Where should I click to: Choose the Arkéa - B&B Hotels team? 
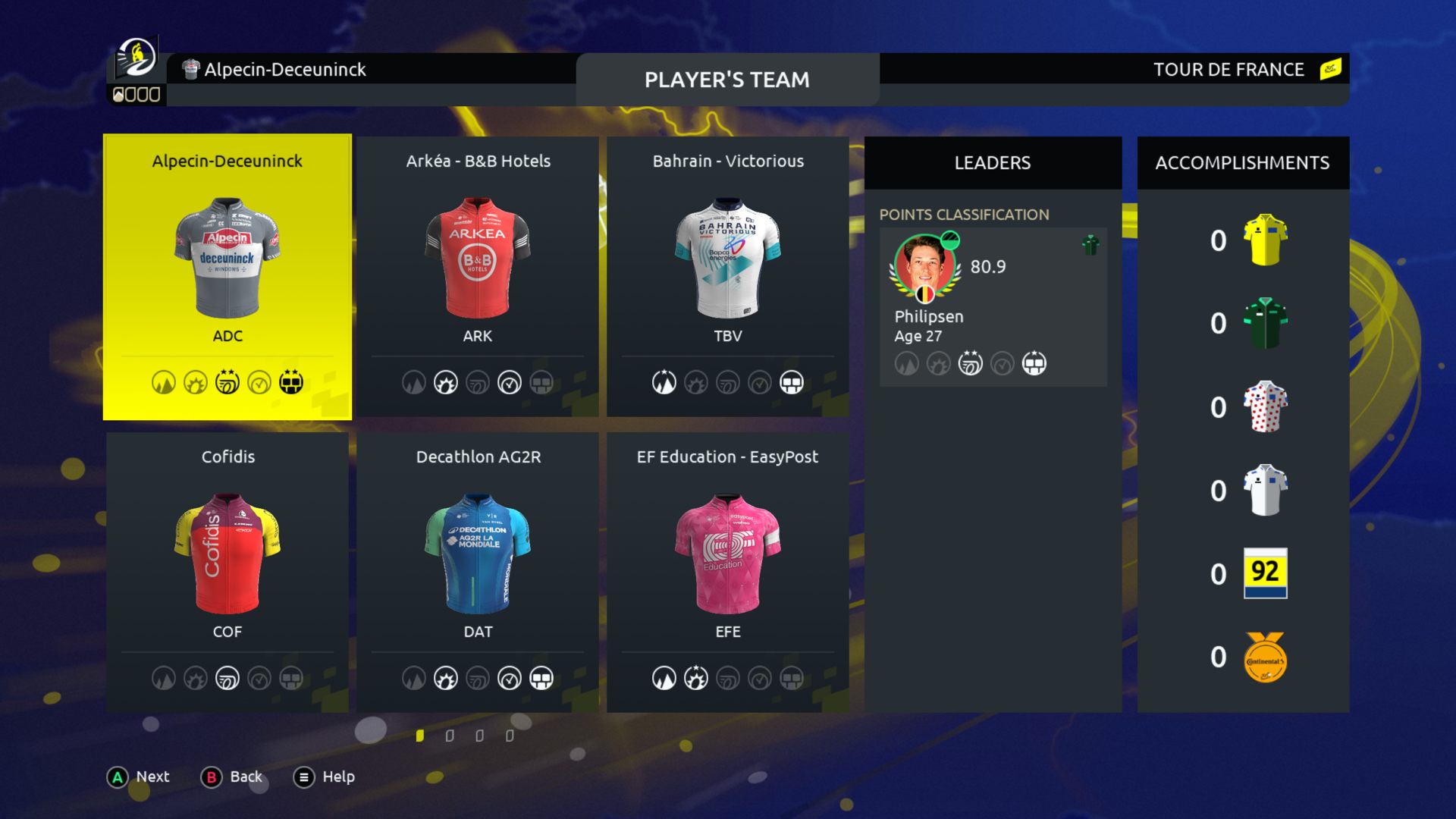tap(478, 277)
